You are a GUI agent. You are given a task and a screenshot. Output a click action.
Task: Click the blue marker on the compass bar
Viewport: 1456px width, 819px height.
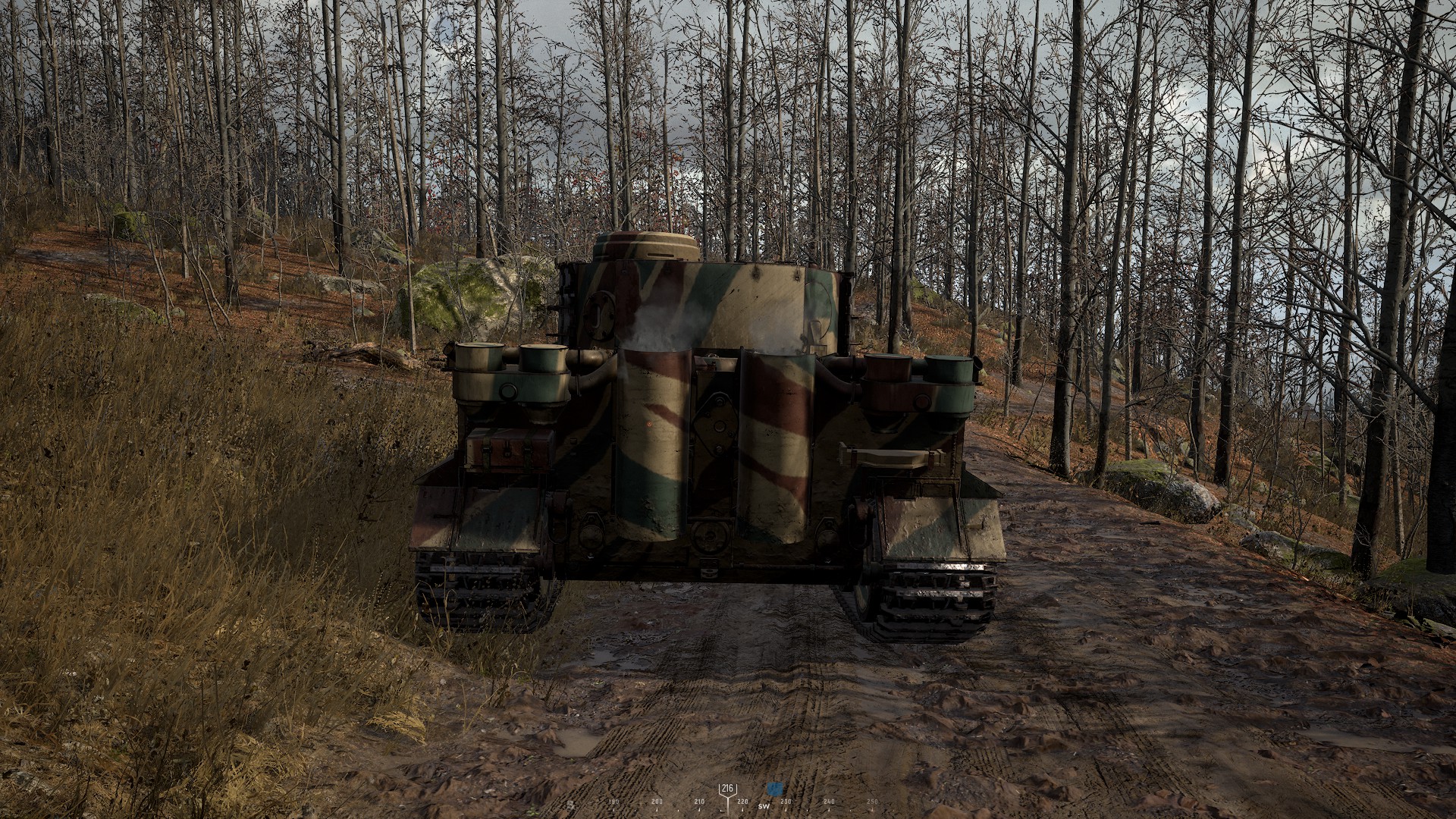tap(773, 789)
